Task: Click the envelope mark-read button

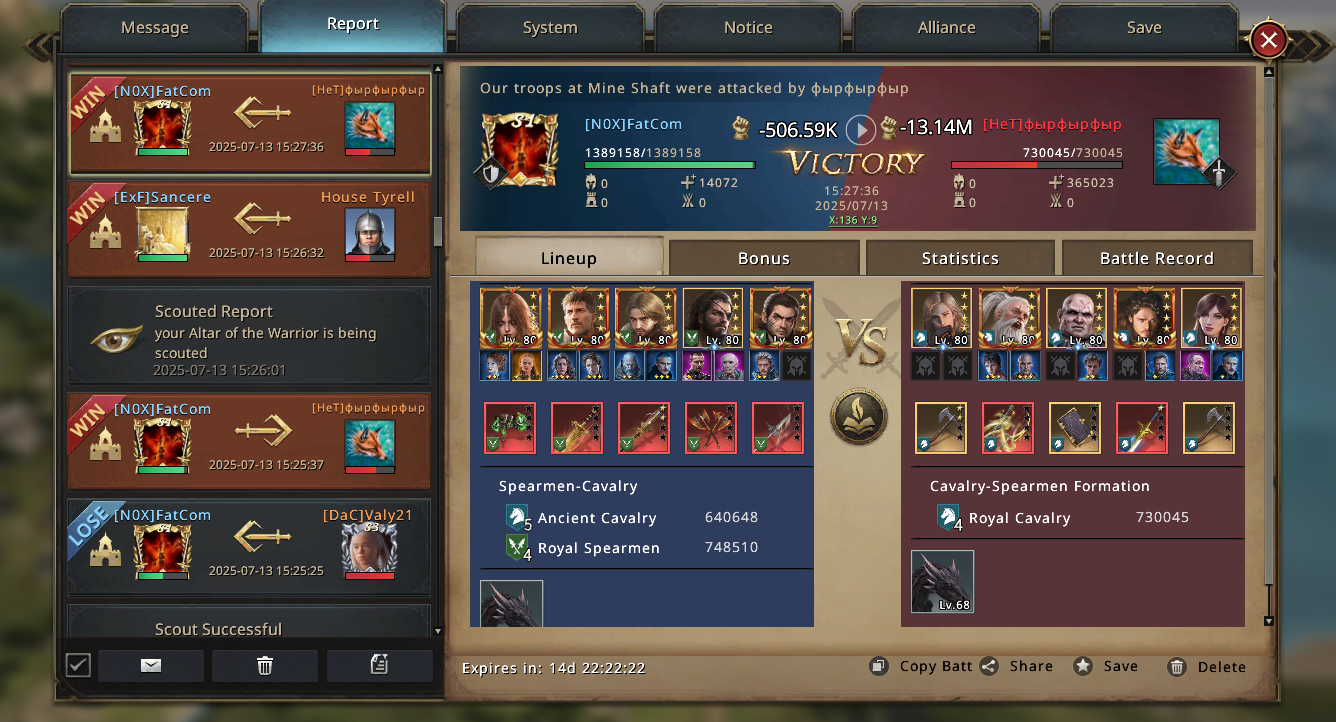Action: [151, 666]
